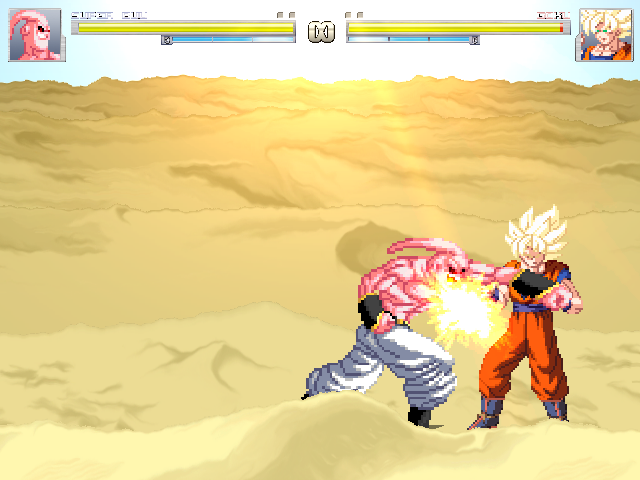Click the Super Buu player portrait
The width and height of the screenshot is (640, 480).
point(37,36)
